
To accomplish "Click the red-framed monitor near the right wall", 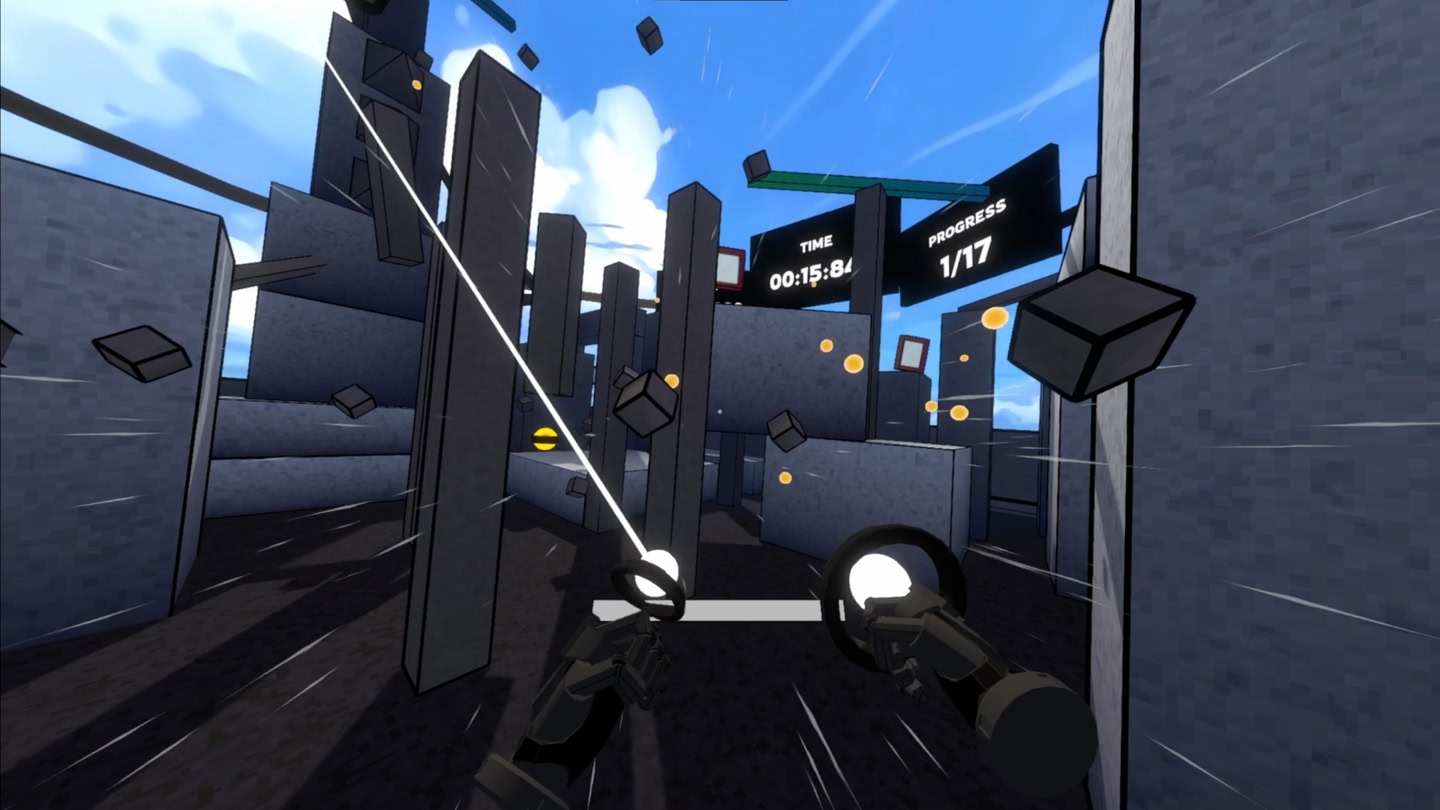I will [915, 355].
